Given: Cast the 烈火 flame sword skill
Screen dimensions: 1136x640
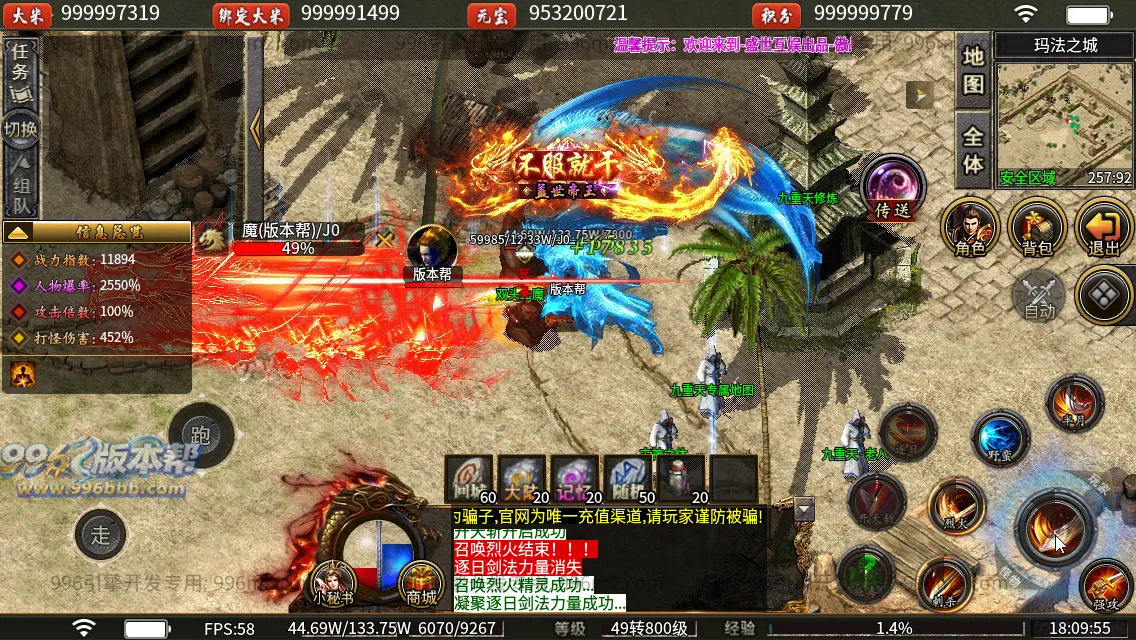Looking at the screenshot, I should point(955,503).
